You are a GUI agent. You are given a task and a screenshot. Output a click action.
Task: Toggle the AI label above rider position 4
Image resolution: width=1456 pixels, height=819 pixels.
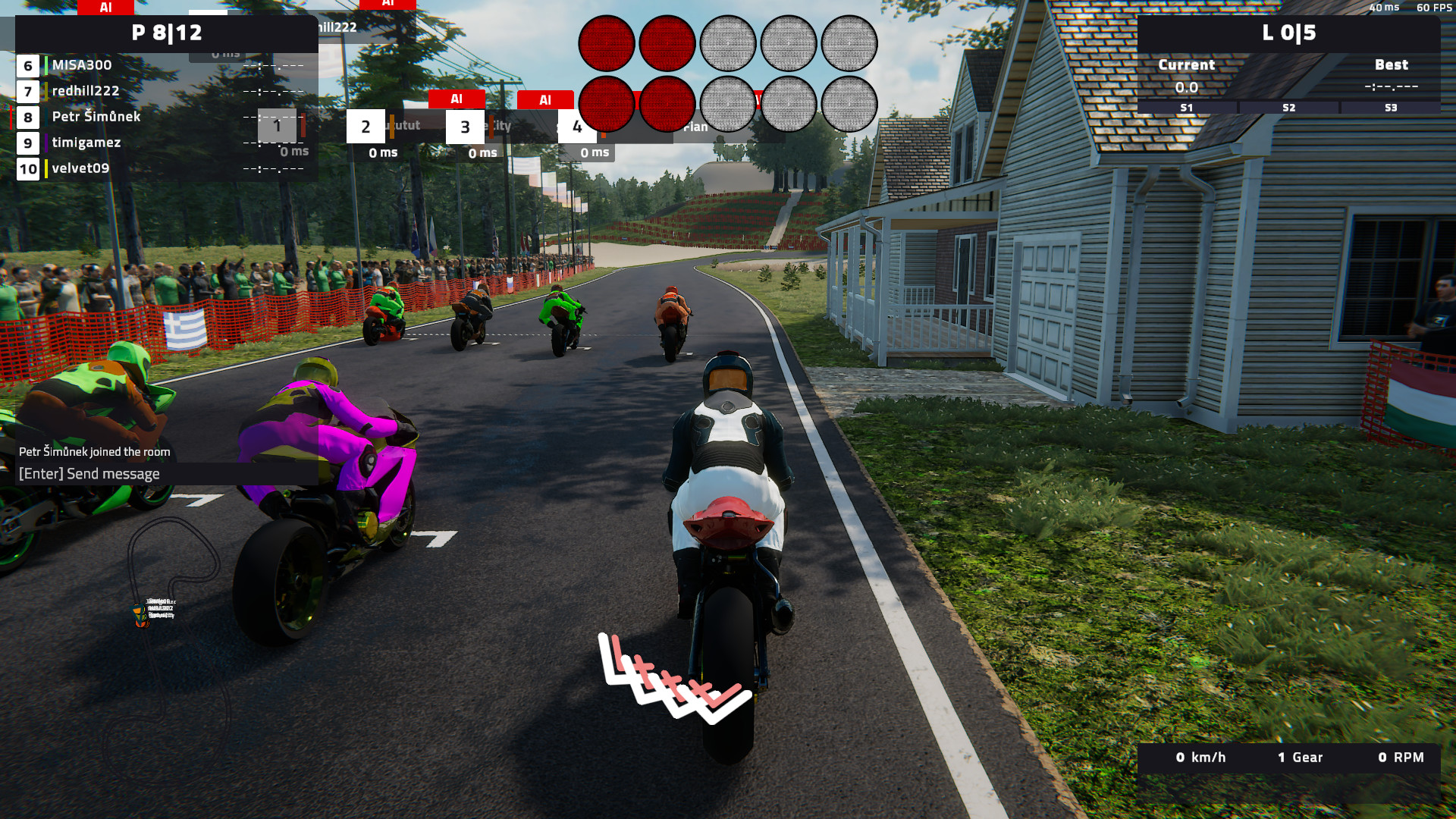tap(545, 99)
